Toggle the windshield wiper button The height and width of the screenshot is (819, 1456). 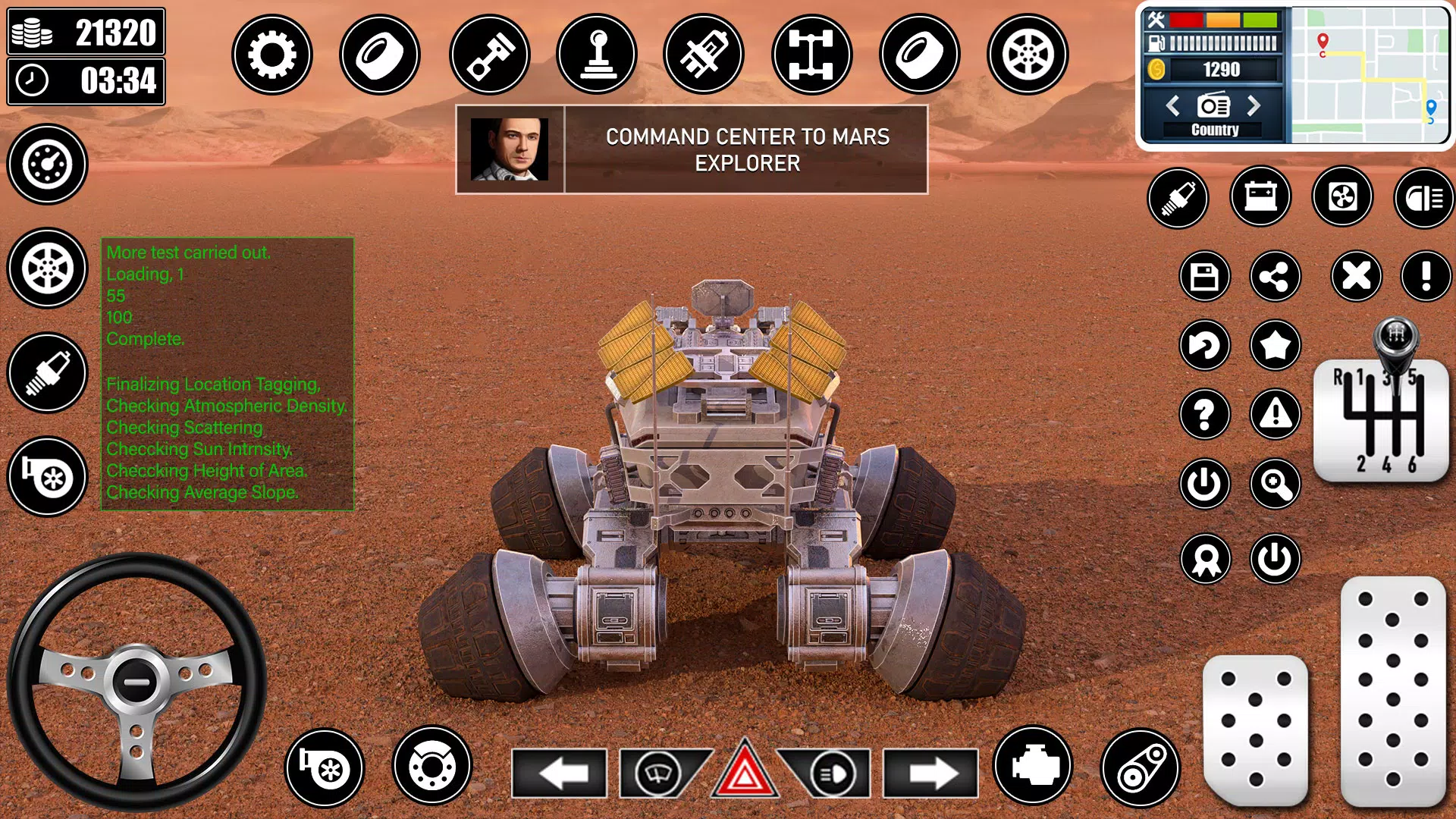[x=657, y=773]
